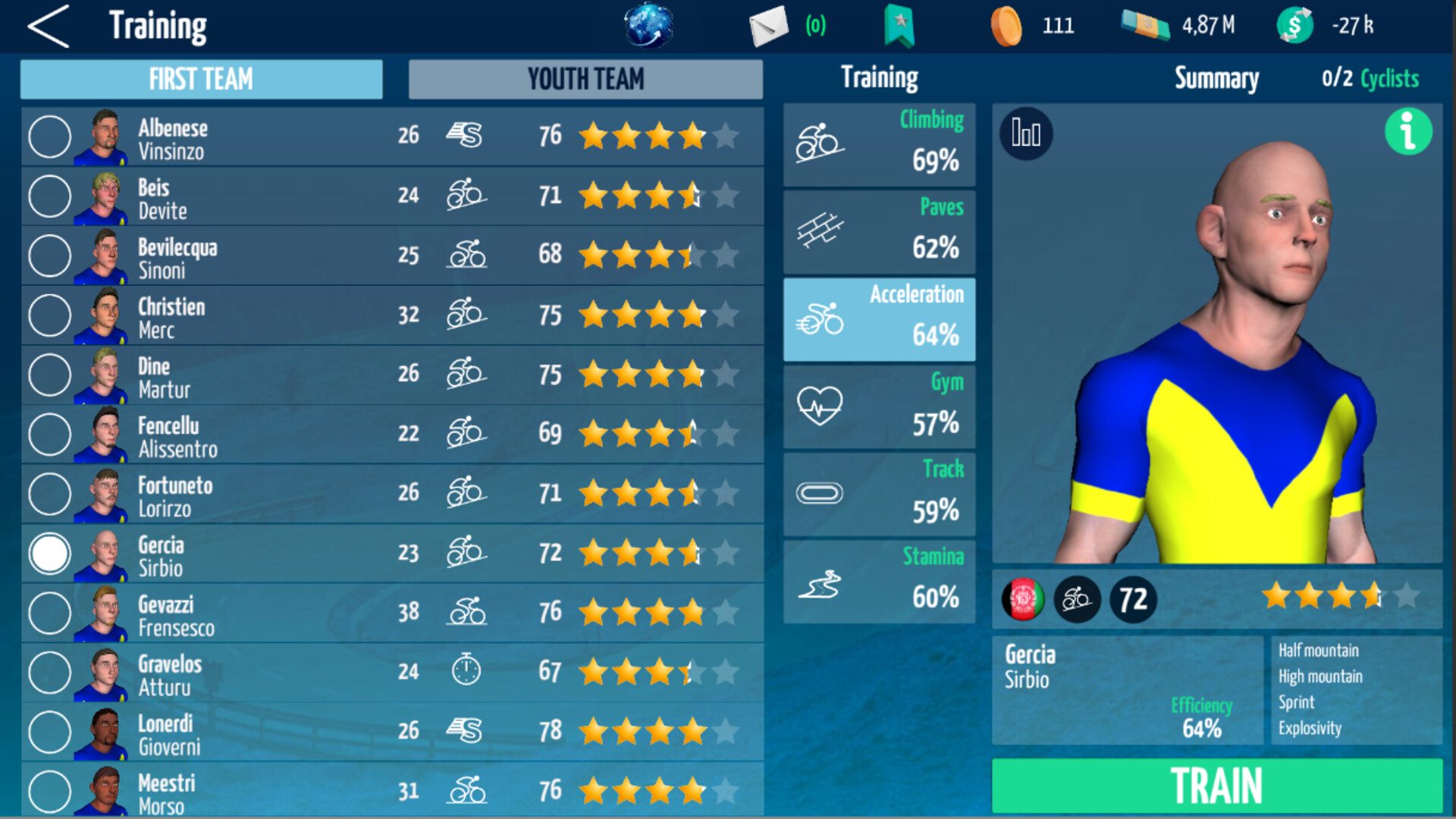Click the back arrow next to Training
The height and width of the screenshot is (819, 1456).
(47, 25)
